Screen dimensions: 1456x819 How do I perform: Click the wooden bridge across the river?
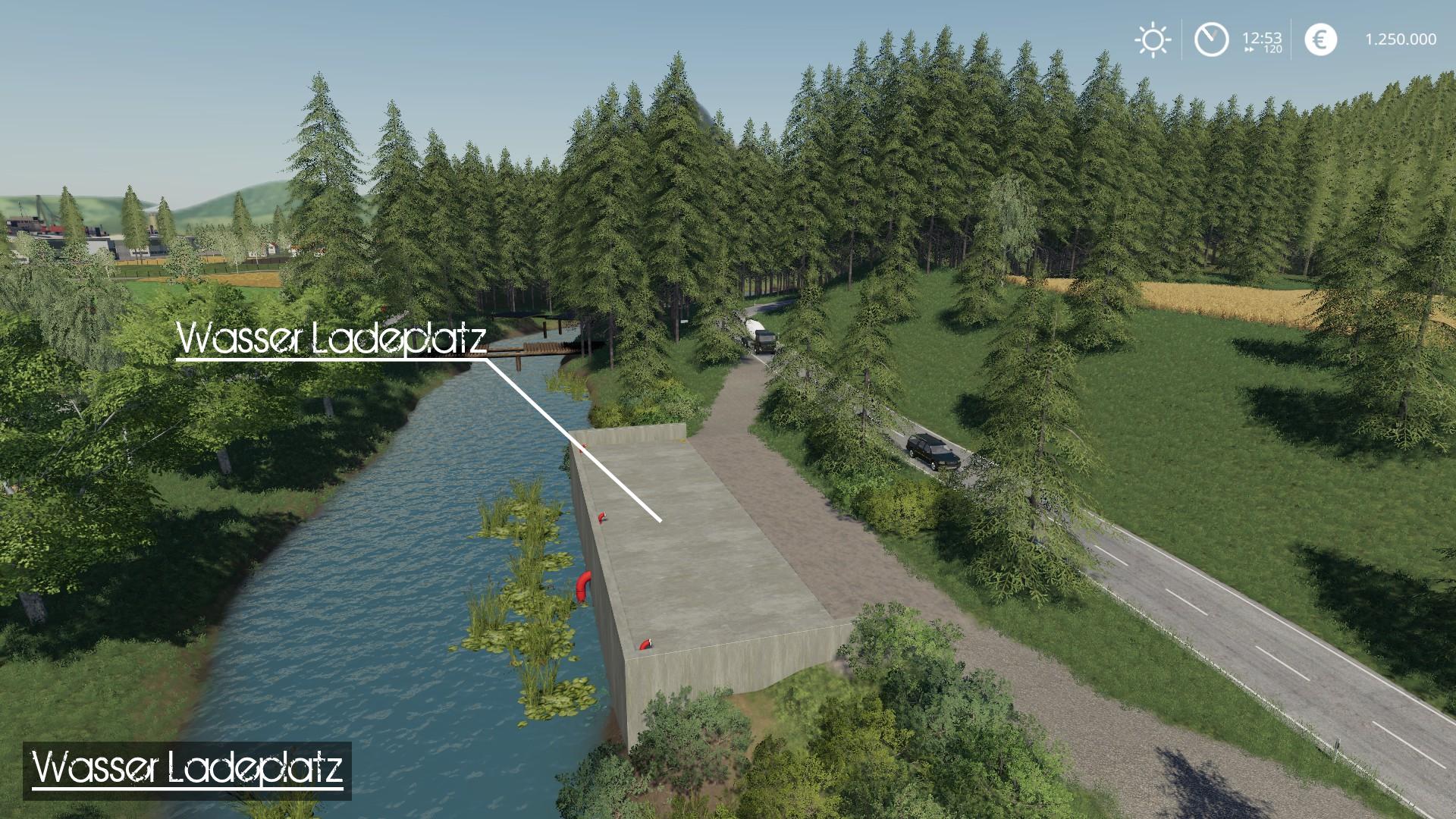538,349
